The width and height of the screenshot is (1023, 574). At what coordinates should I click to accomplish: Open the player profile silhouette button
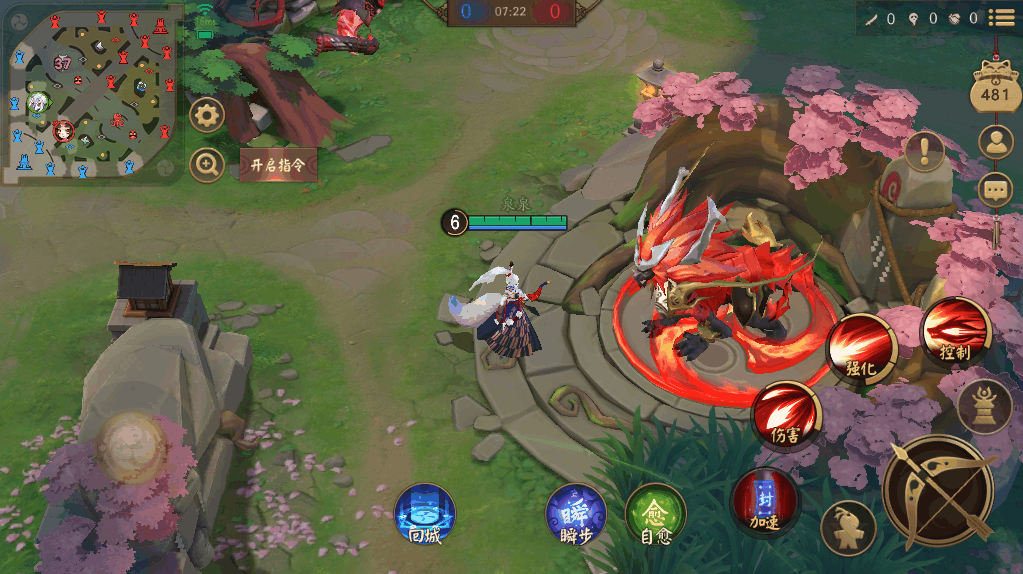[x=995, y=142]
